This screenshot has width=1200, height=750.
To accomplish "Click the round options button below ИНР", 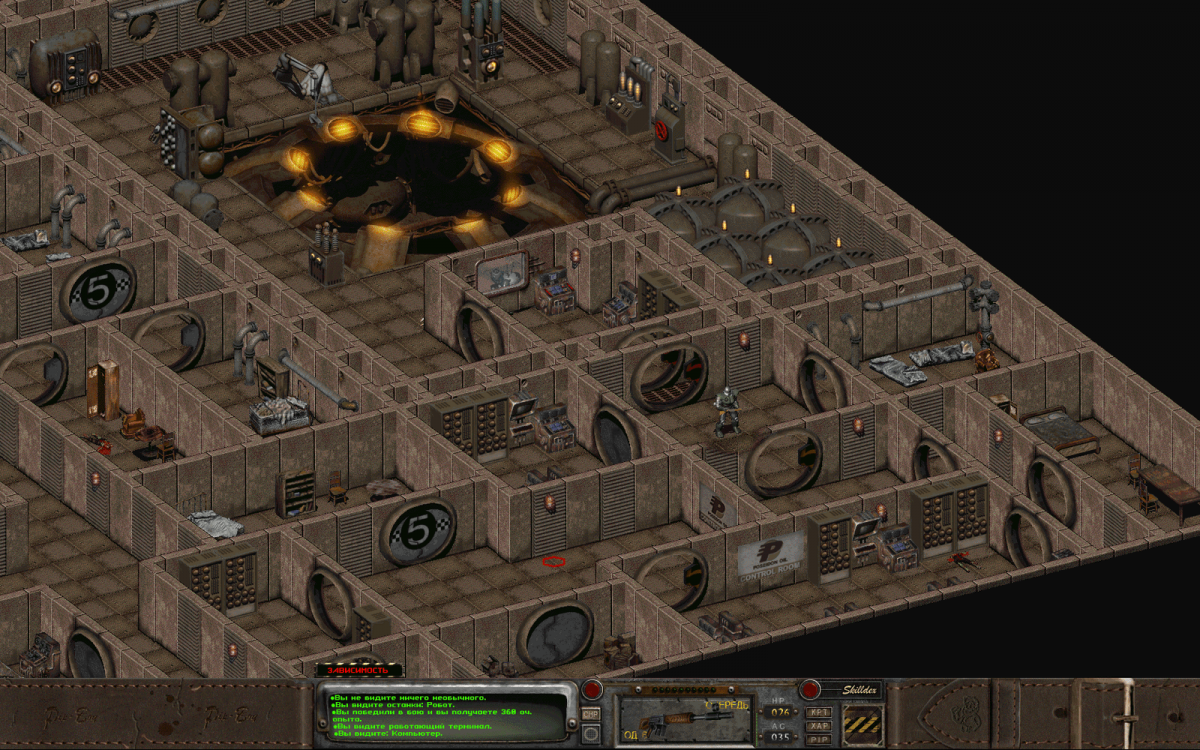I will 591,734.
